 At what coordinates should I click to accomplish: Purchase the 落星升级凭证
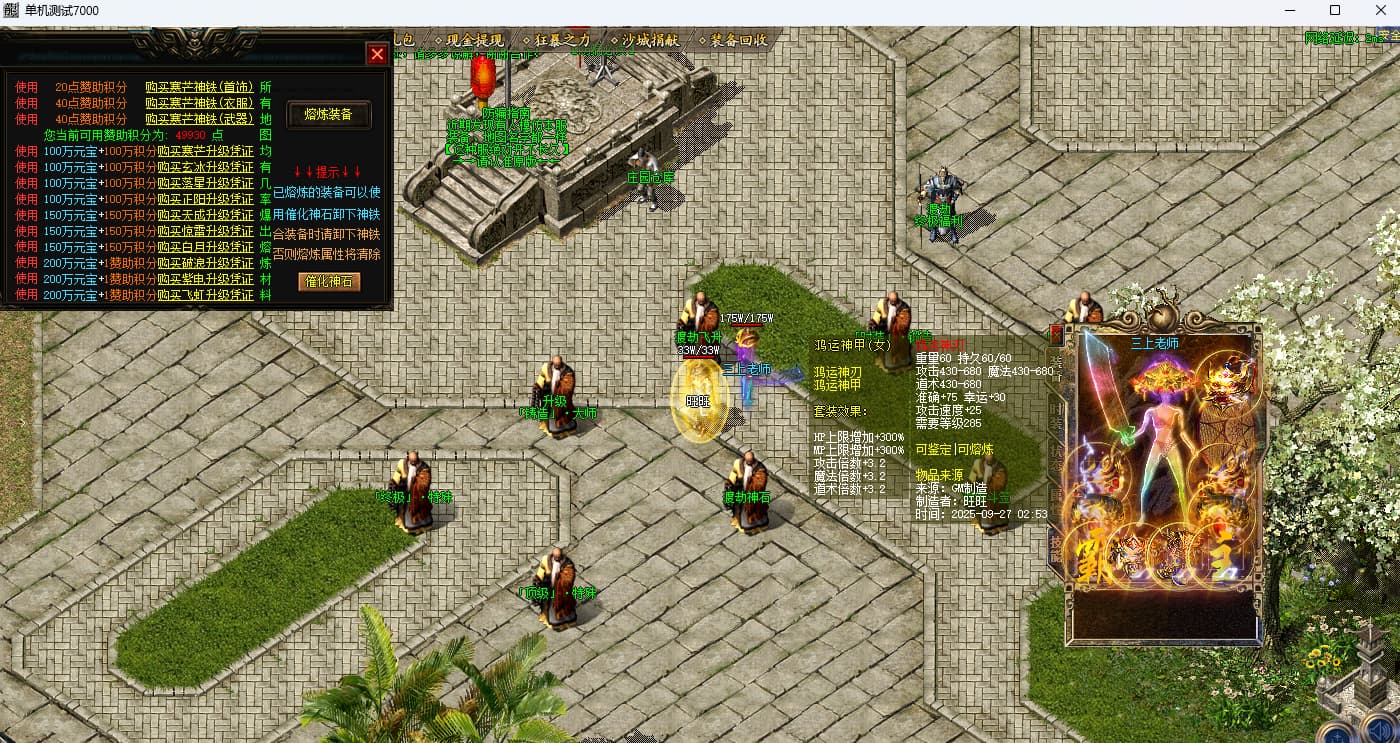pos(205,183)
